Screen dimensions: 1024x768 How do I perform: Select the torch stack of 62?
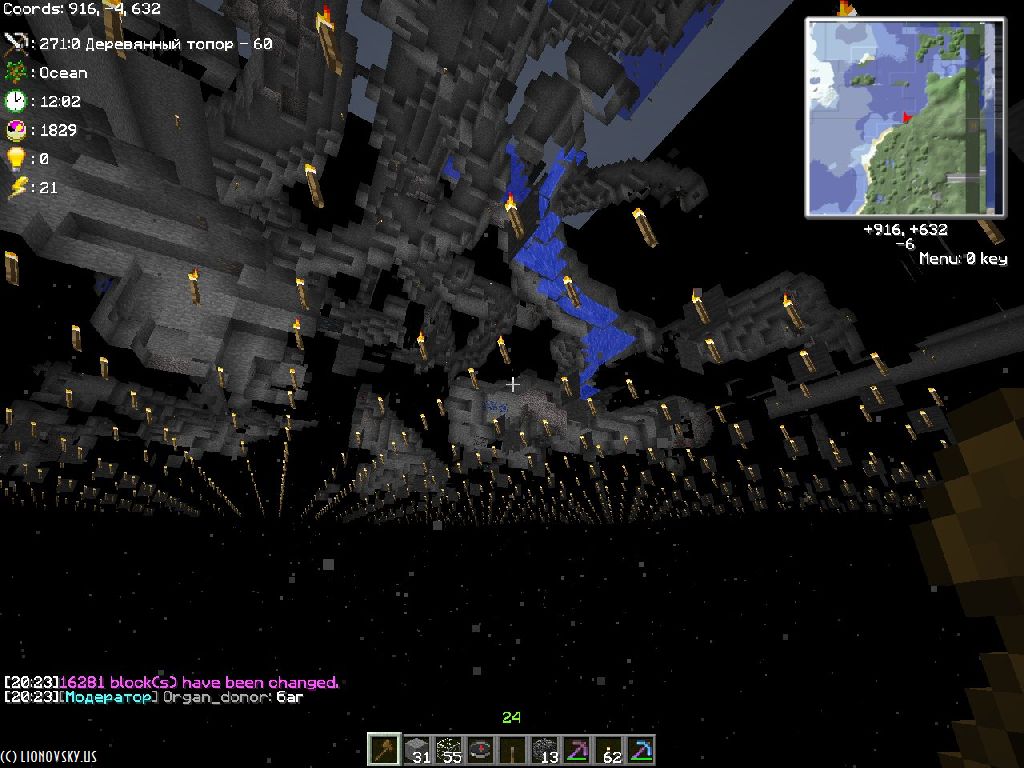point(609,749)
